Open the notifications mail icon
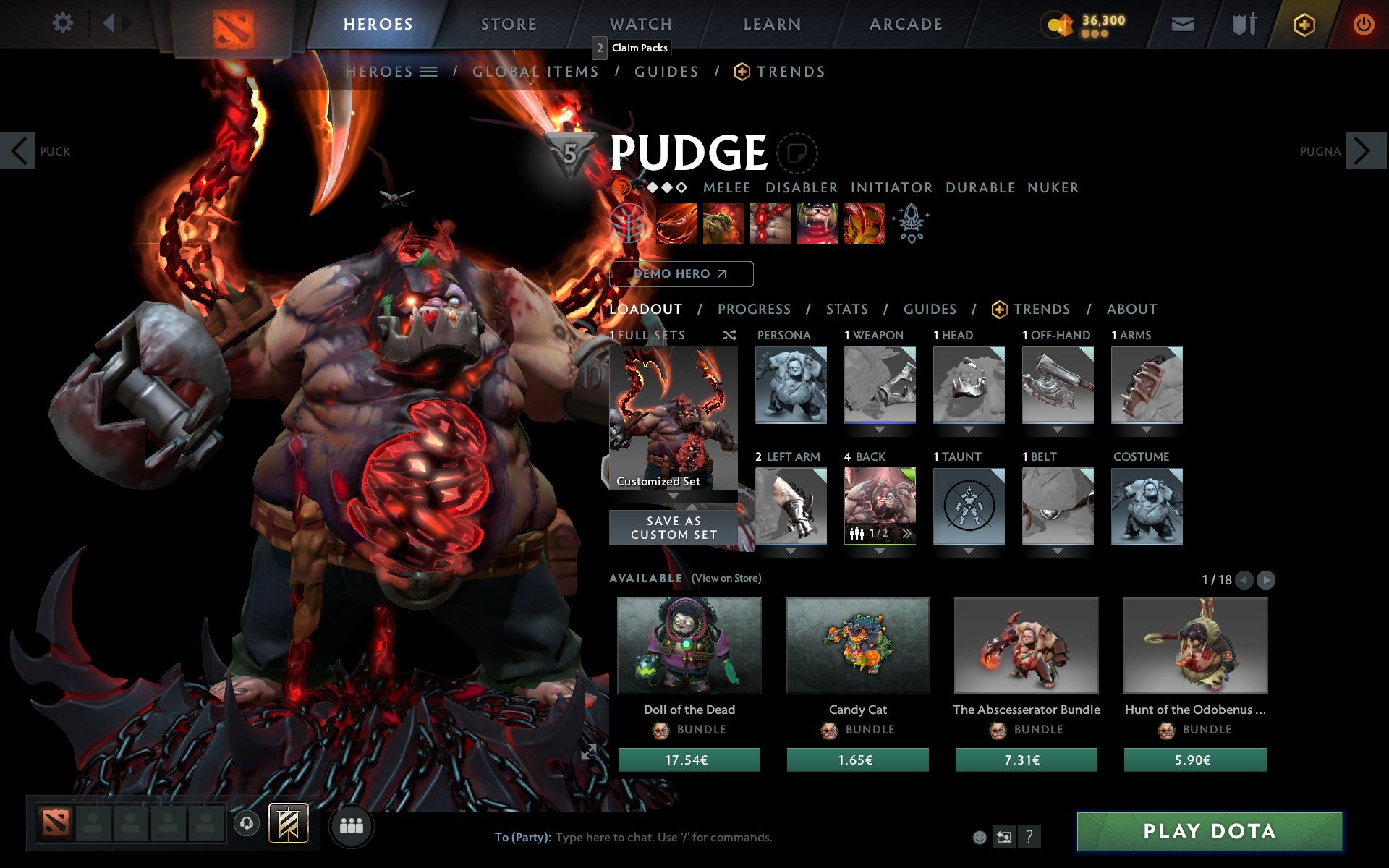The image size is (1389, 868). pos(1183,23)
